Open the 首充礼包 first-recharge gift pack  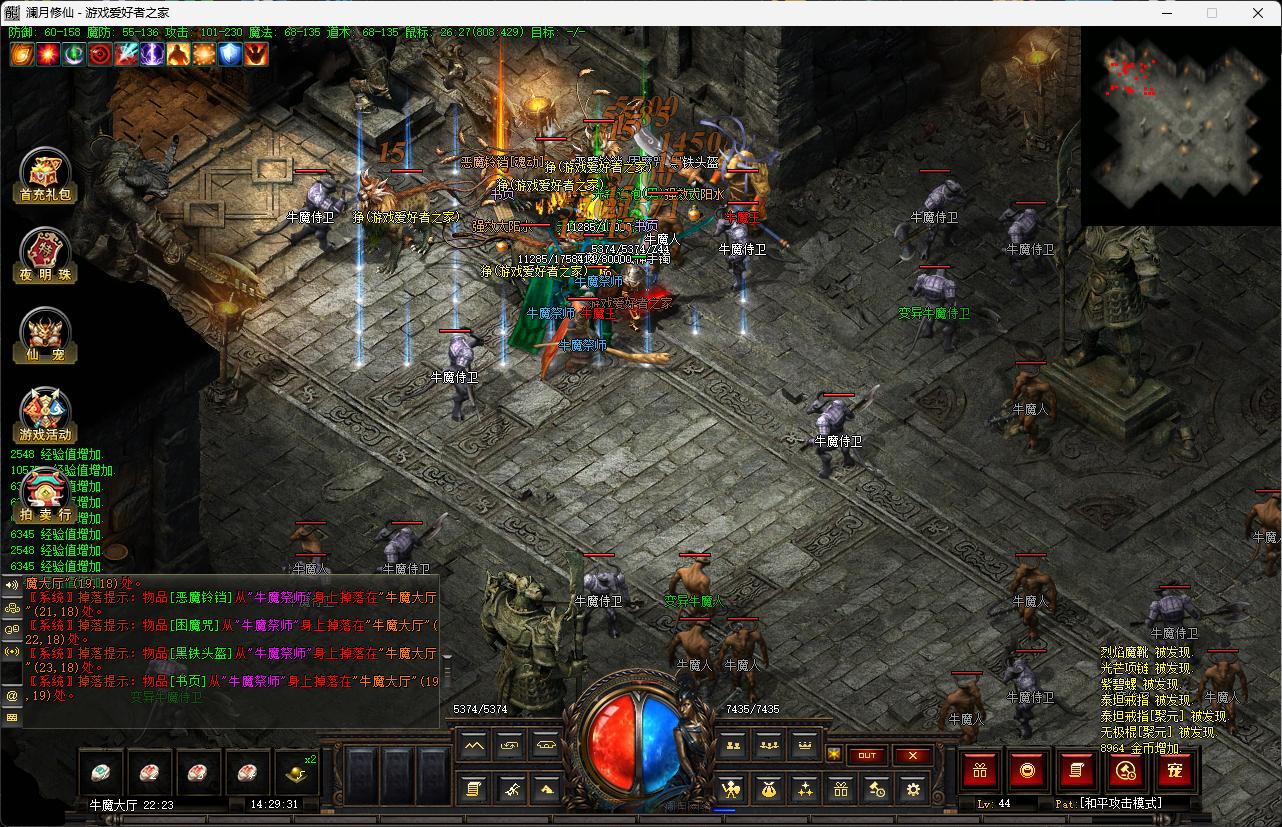coord(46,176)
